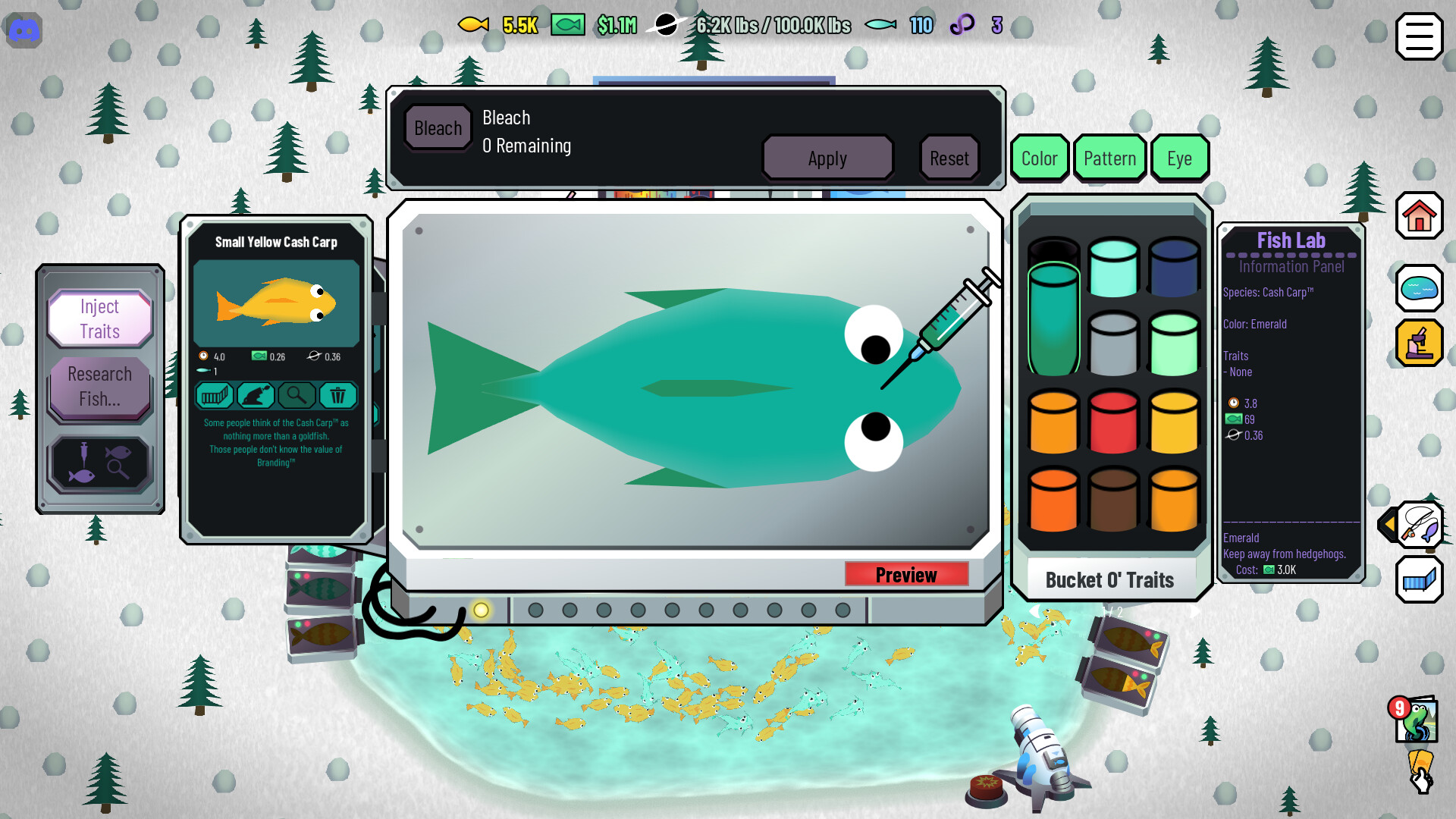This screenshot has height=819, width=1456.
Task: Click the home icon on the right sidebar
Action: point(1419,215)
